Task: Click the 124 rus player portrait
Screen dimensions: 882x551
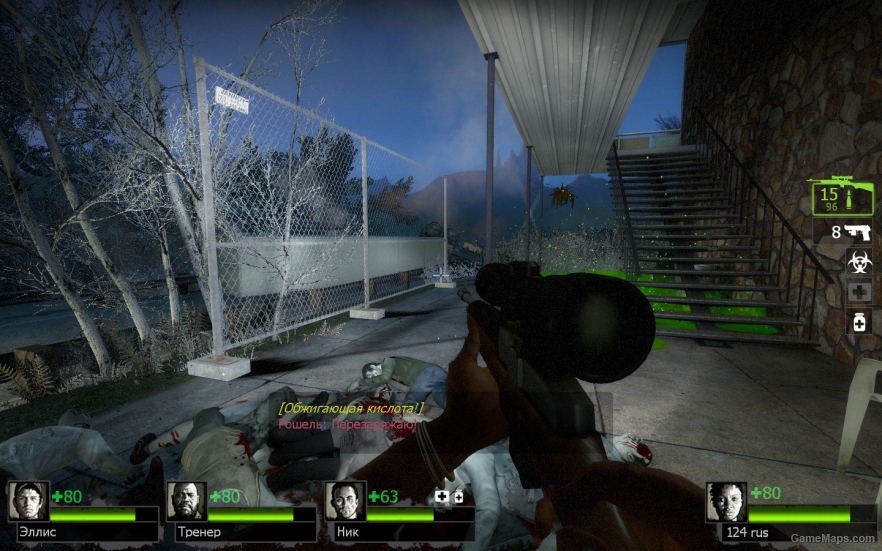Action: click(726, 501)
